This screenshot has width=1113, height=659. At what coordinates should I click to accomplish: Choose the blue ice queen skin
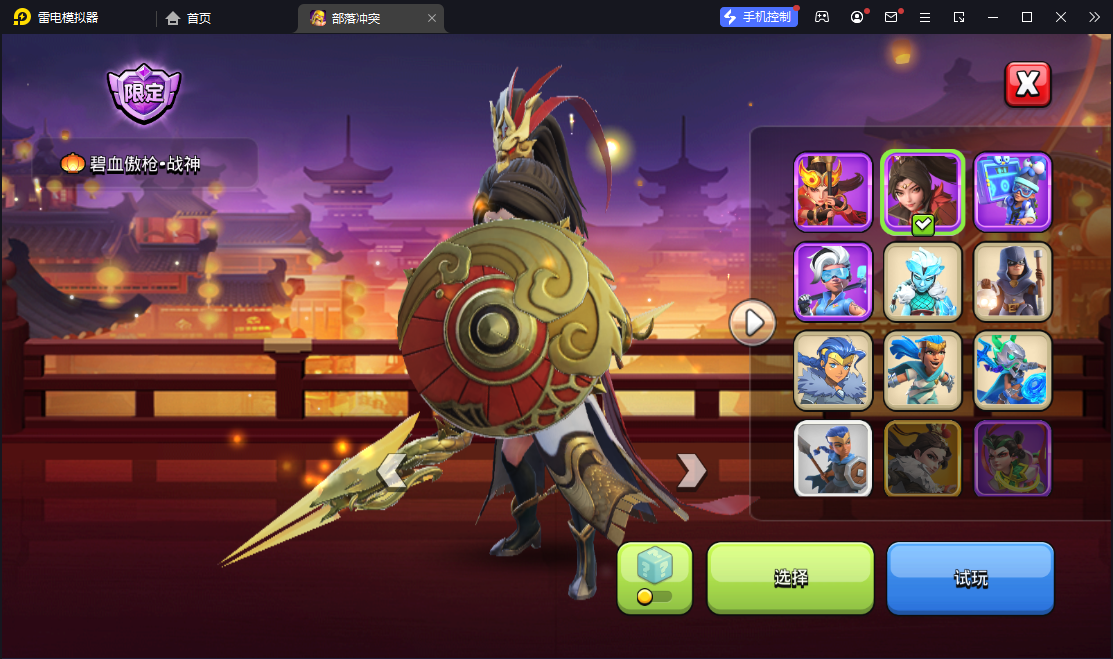tap(922, 281)
